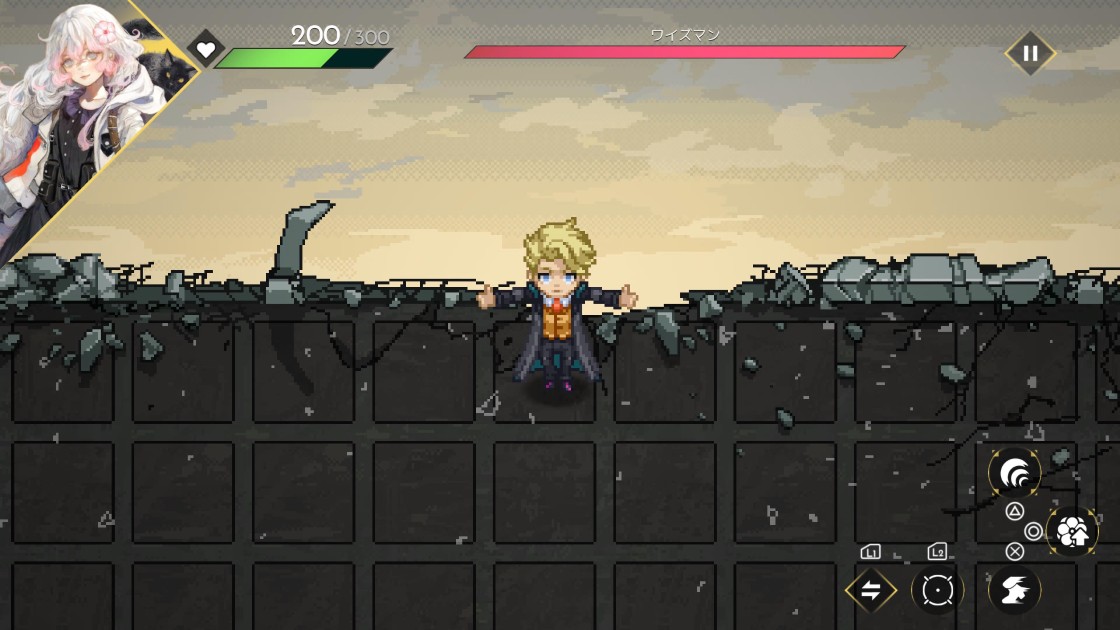The width and height of the screenshot is (1120, 630).
Task: Trigger the dash skill icon
Action: click(x=1014, y=590)
